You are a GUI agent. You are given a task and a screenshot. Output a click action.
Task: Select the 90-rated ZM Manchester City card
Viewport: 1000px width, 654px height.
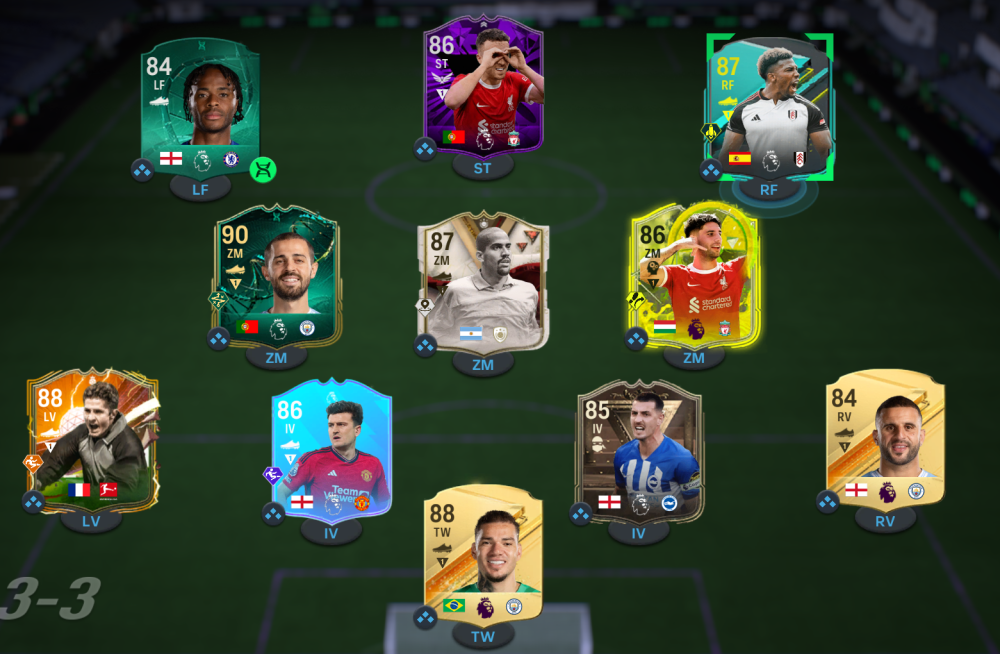pyautogui.click(x=277, y=277)
